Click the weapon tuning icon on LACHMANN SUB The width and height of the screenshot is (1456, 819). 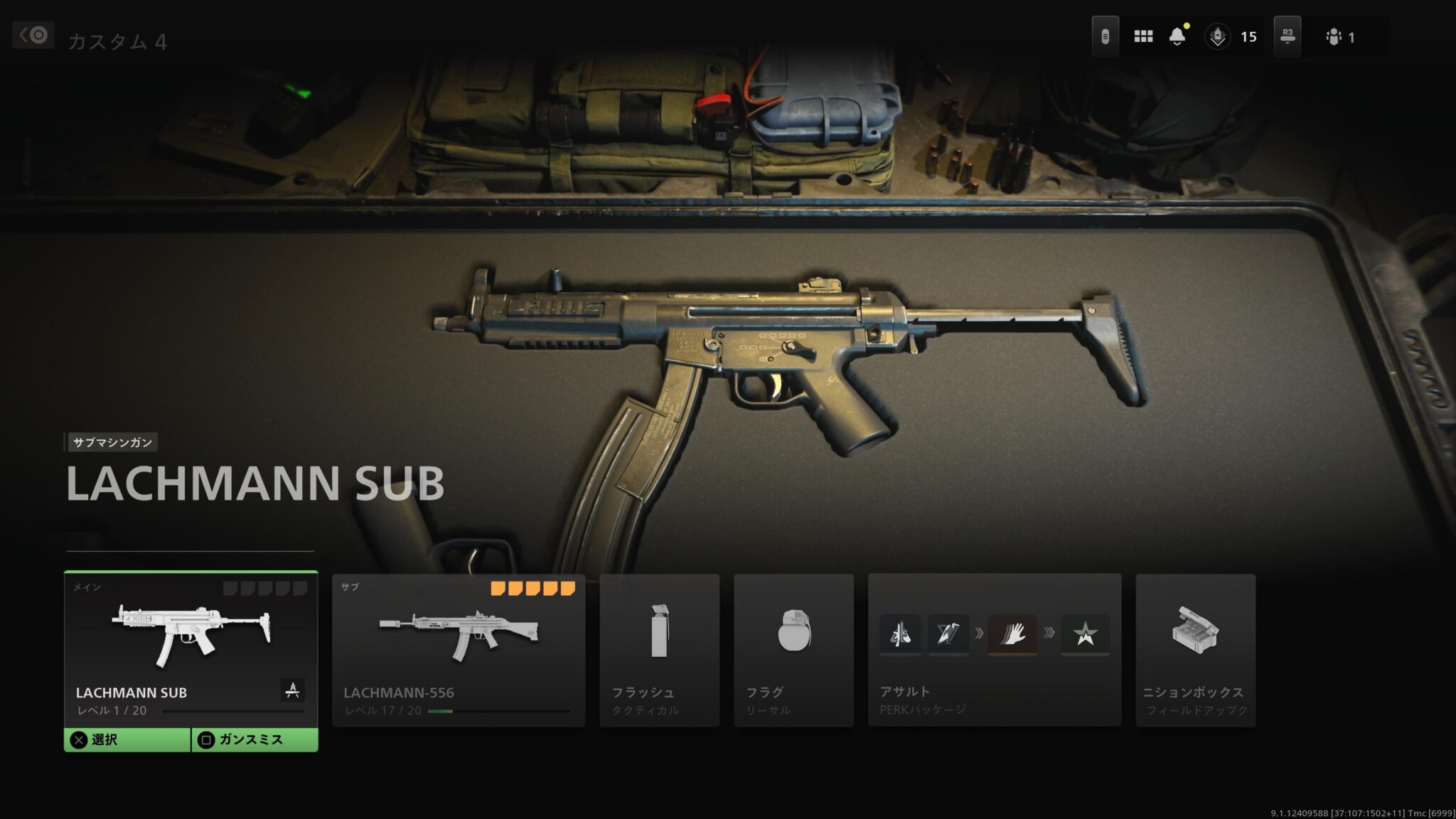click(292, 690)
